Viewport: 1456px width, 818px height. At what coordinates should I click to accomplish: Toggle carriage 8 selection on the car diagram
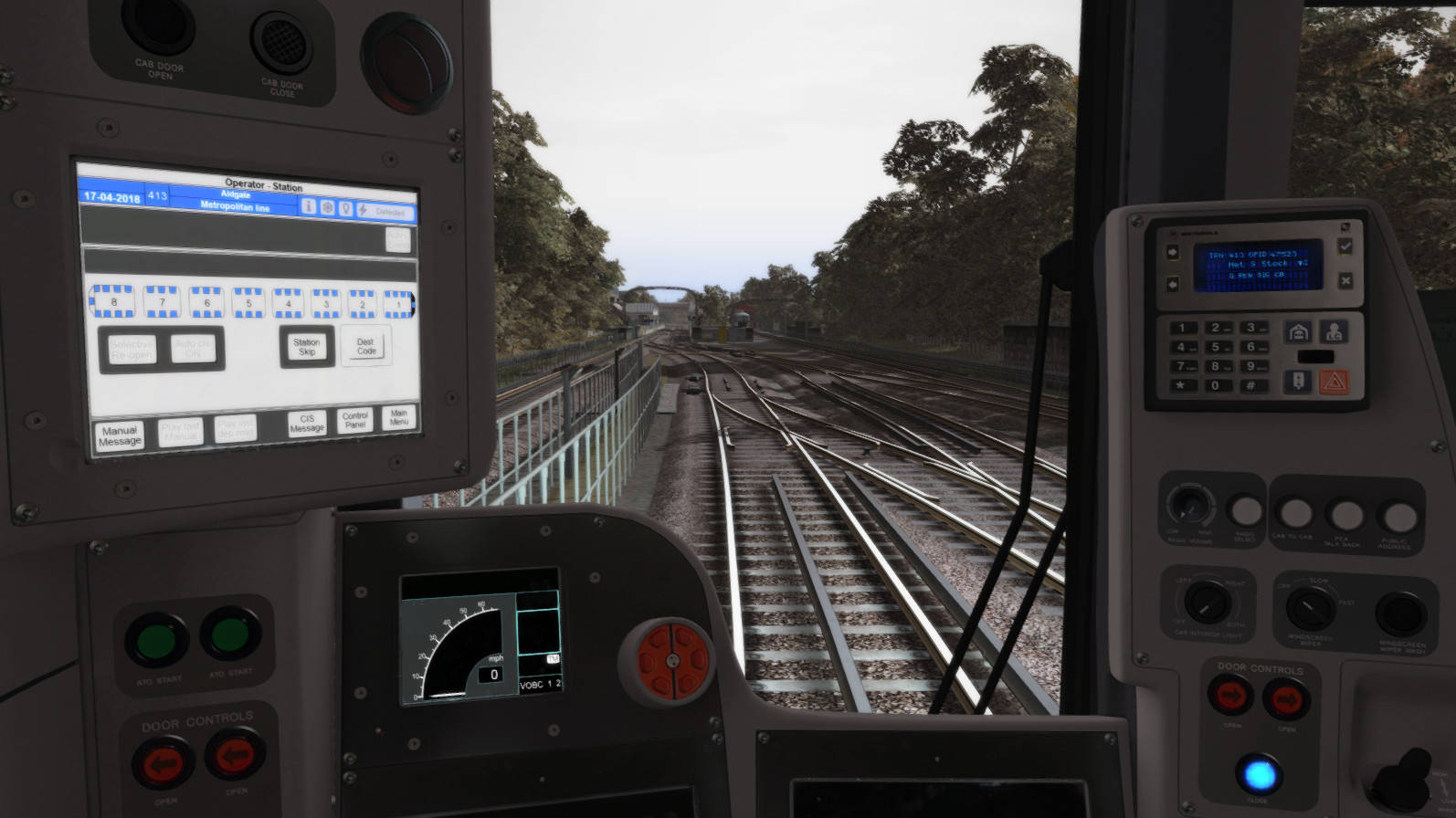(111, 301)
